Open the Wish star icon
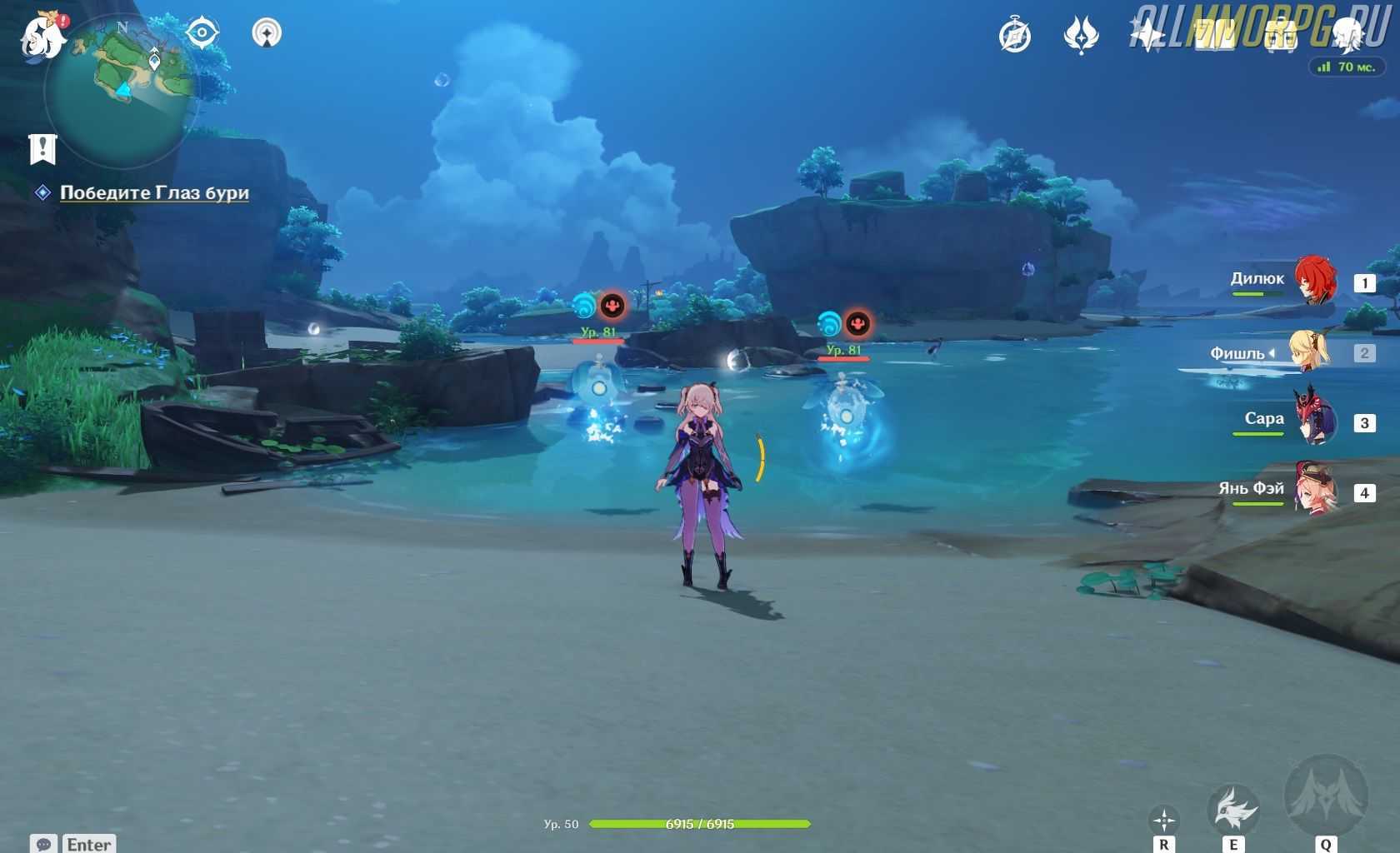This screenshot has height=853, width=1400. [x=1147, y=36]
